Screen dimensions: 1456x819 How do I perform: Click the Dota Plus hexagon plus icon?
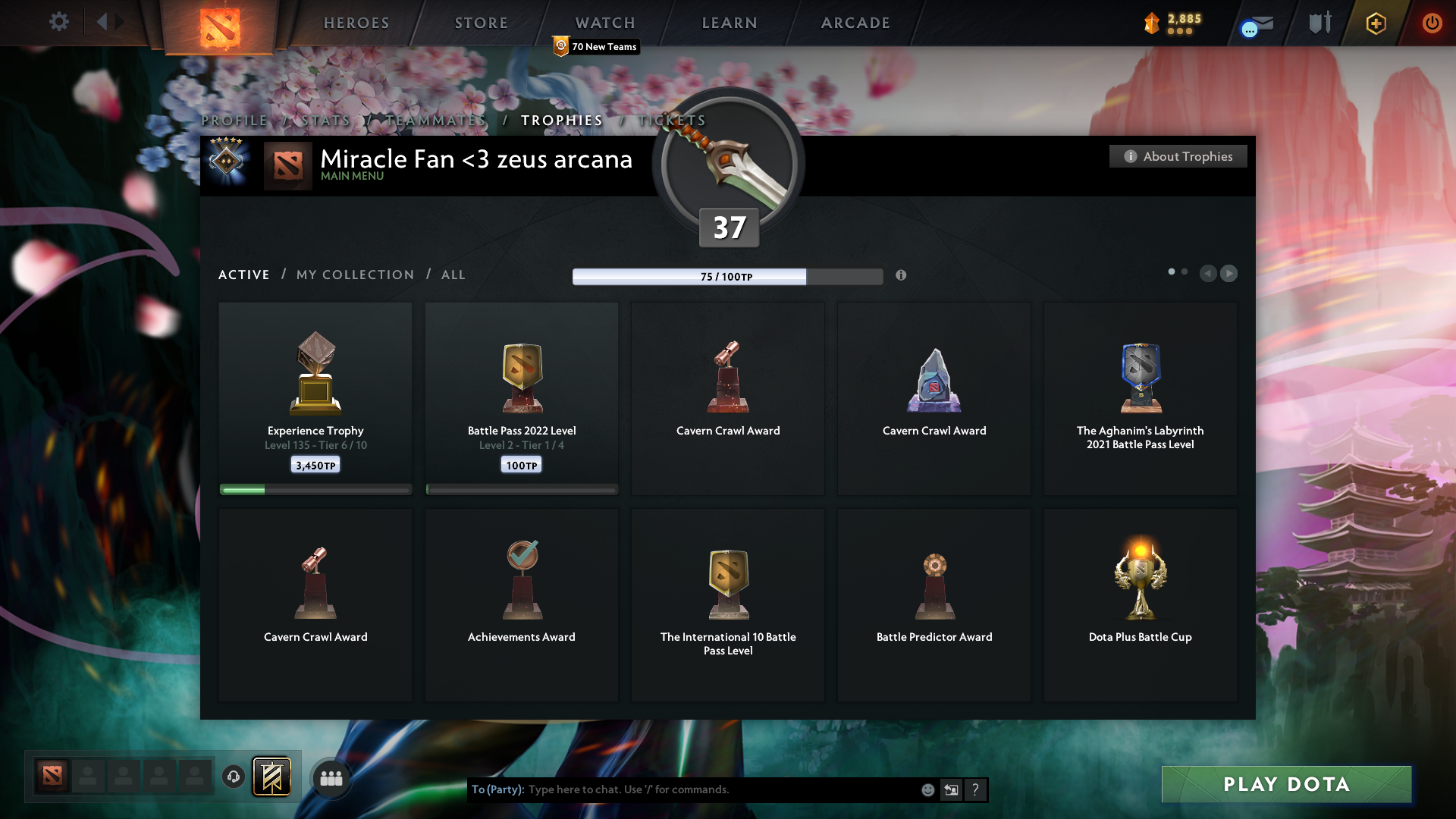pos(1375,24)
